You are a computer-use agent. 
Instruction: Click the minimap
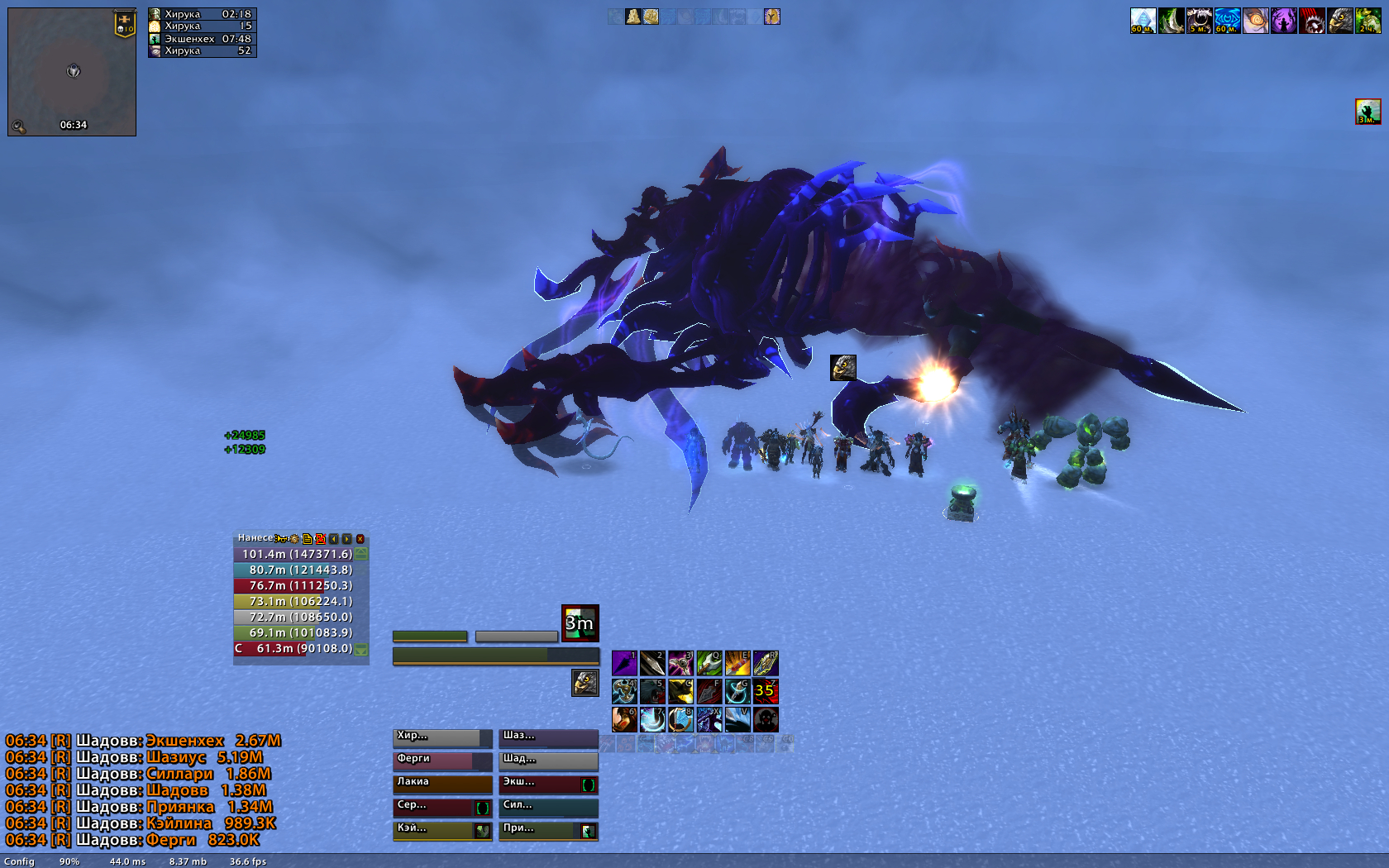72,72
